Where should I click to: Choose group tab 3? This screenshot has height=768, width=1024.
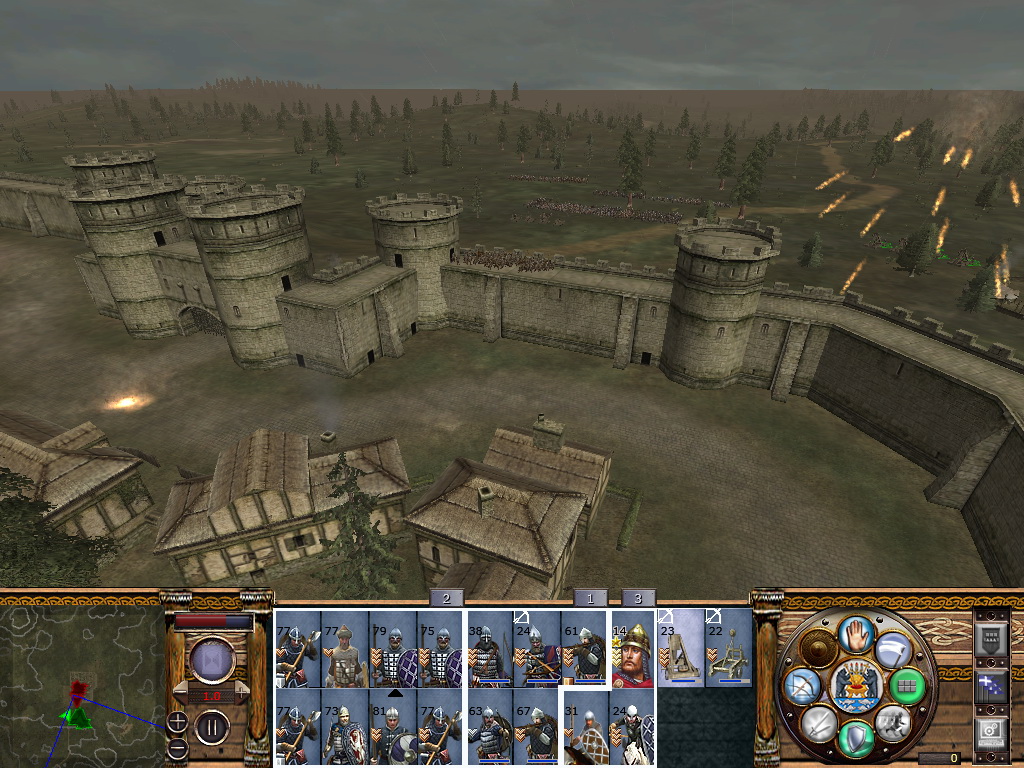coord(638,598)
